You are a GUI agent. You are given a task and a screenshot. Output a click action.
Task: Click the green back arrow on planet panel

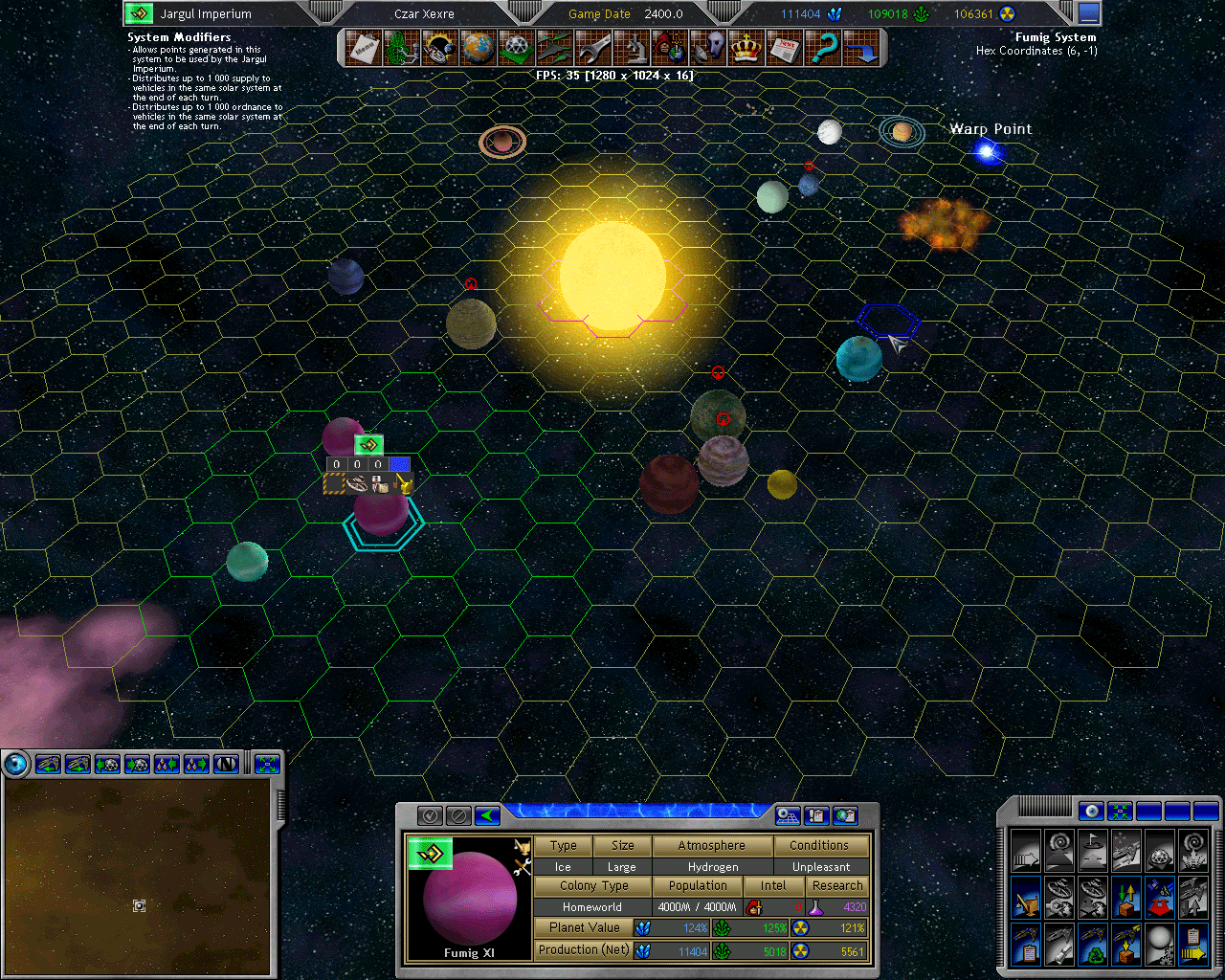pyautogui.click(x=487, y=815)
